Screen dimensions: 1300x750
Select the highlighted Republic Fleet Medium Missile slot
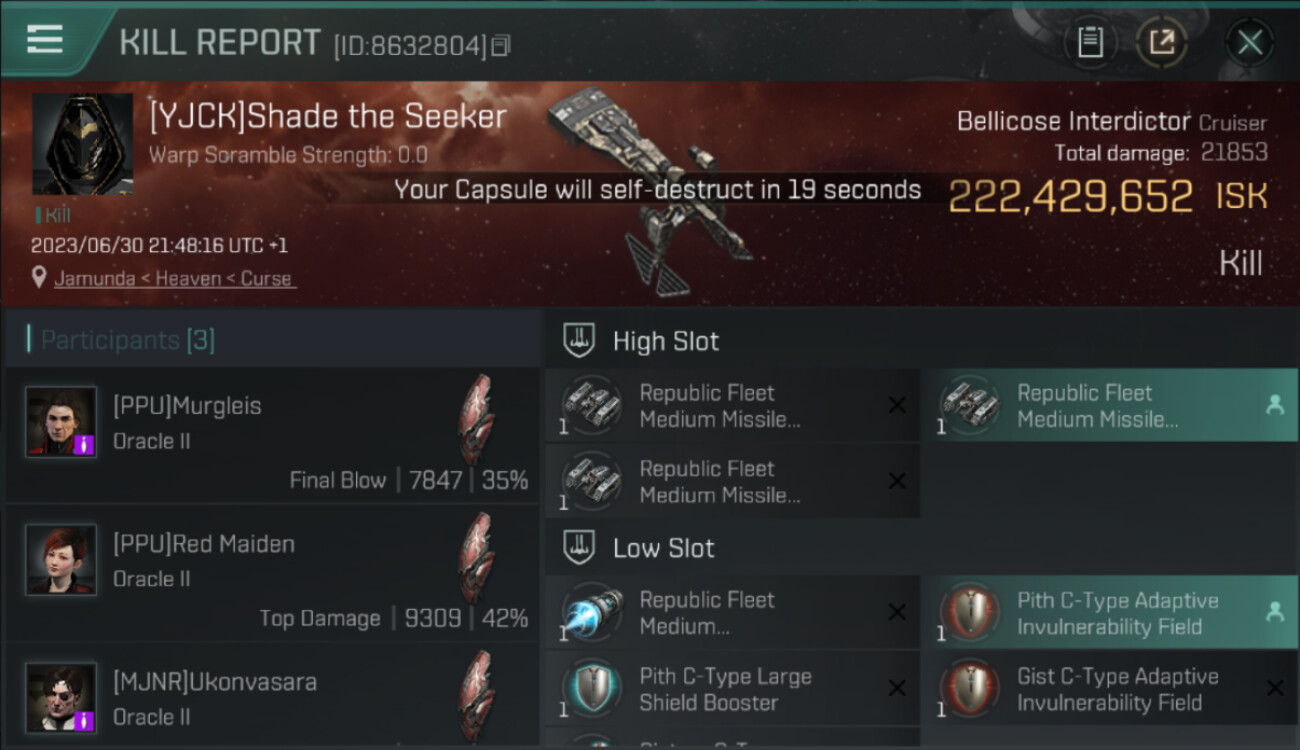pos(1109,406)
